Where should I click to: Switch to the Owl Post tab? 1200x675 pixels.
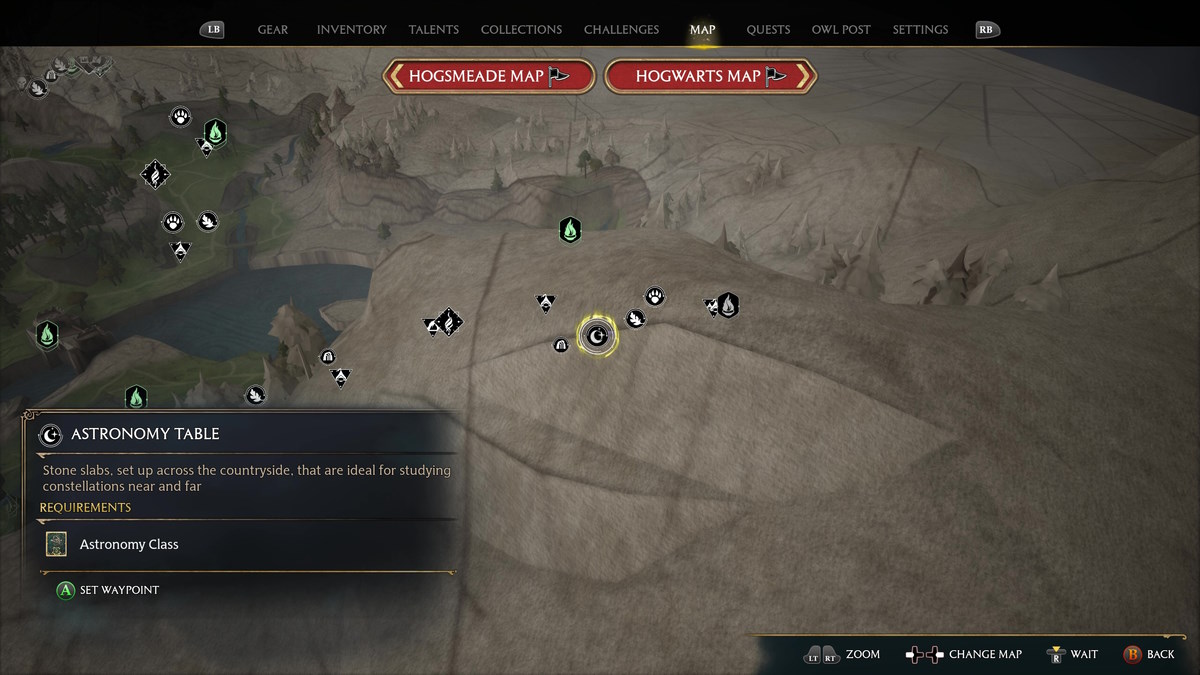[x=842, y=30]
